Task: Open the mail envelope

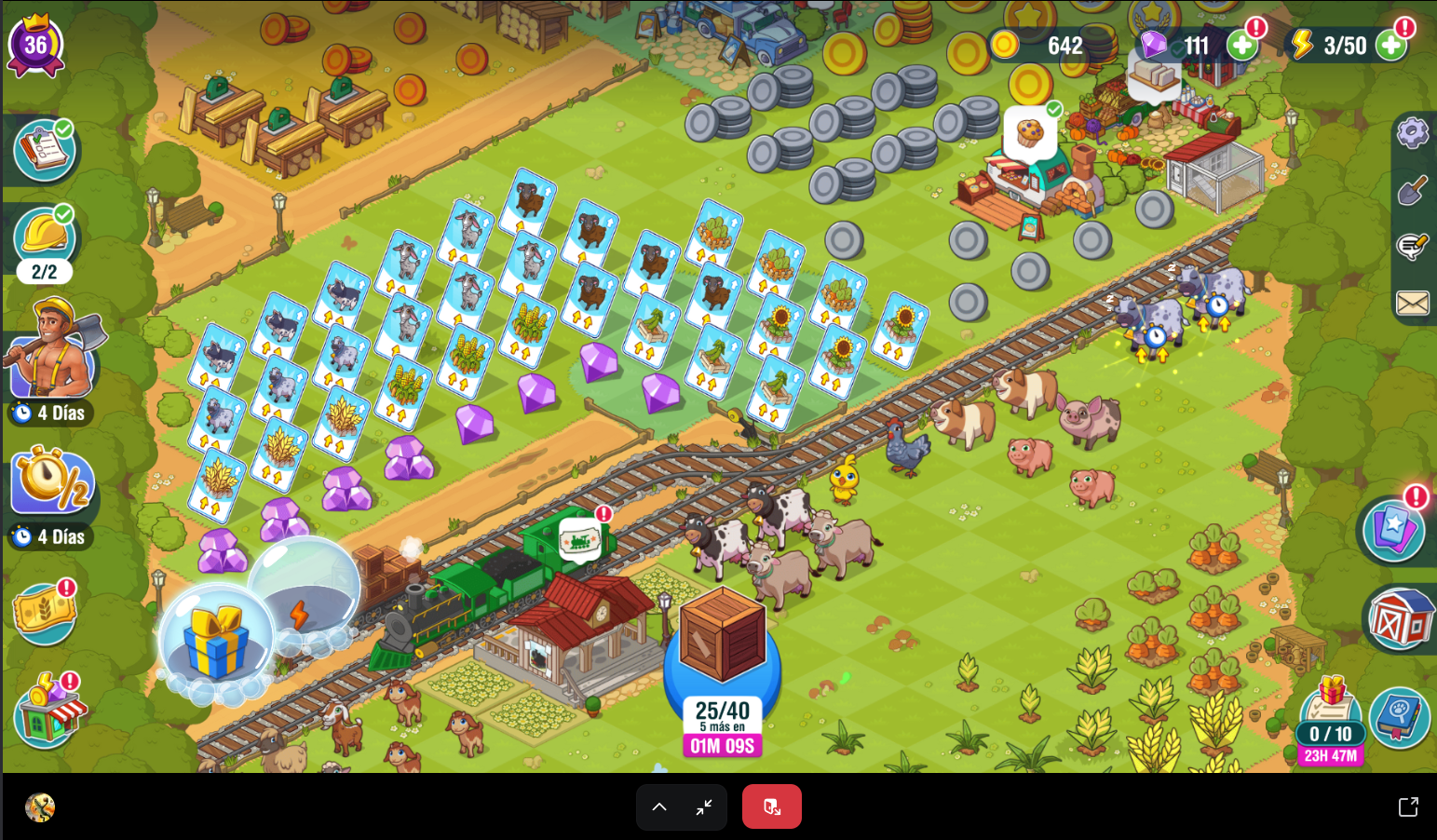Action: (1413, 303)
